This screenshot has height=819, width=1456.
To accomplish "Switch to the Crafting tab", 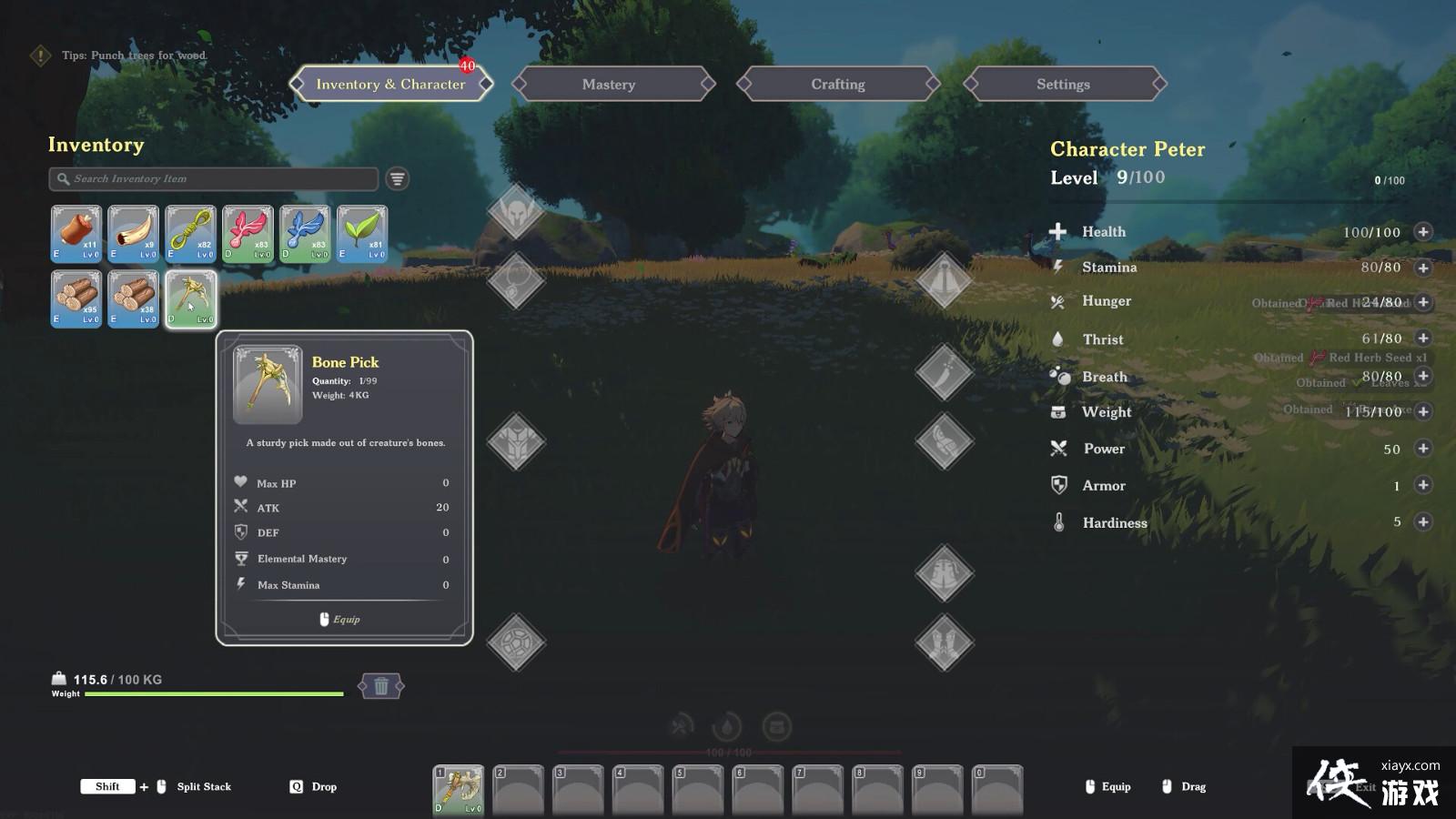I will click(836, 84).
